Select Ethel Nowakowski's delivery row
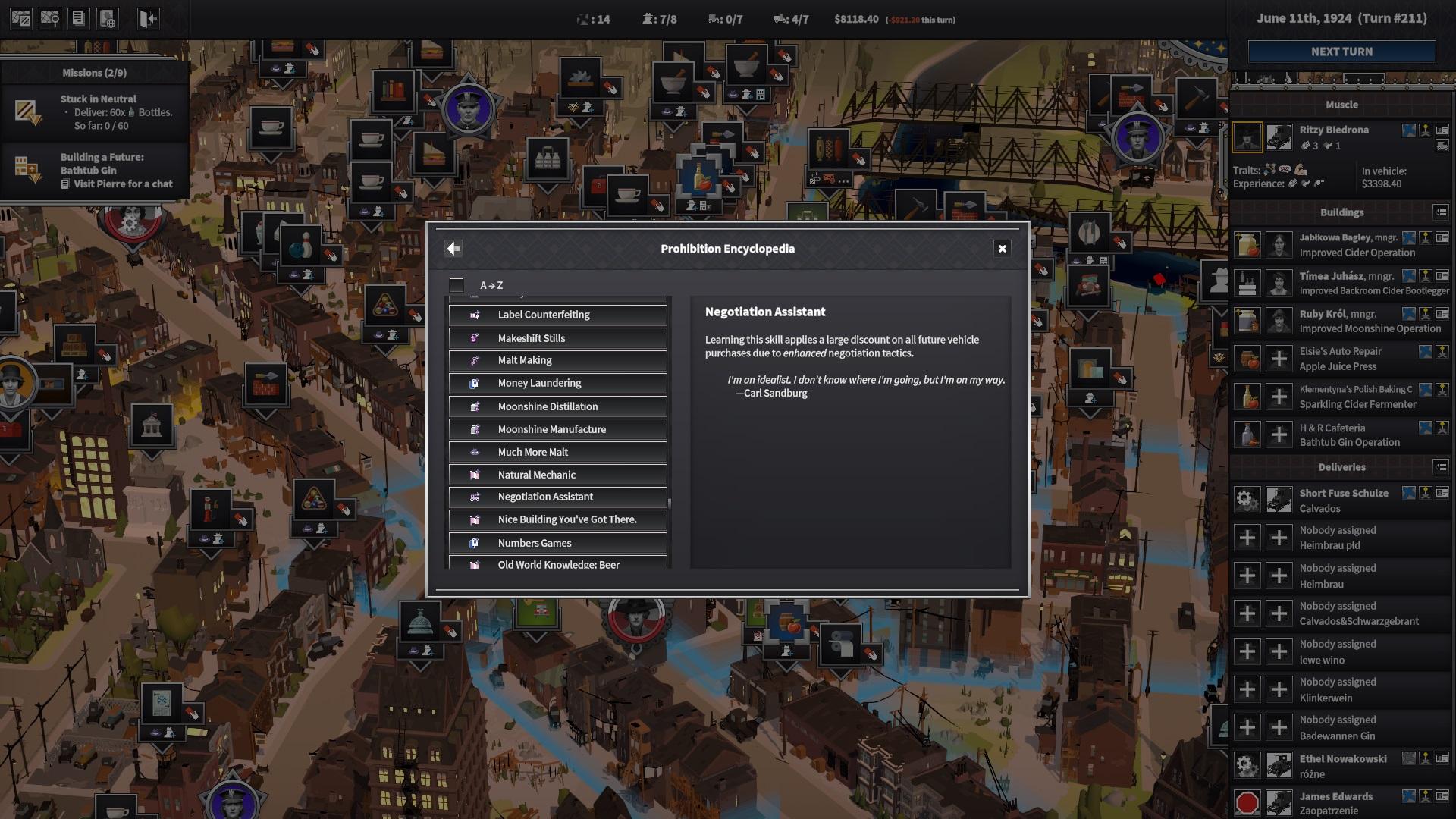This screenshot has height=819, width=1456. click(1342, 766)
